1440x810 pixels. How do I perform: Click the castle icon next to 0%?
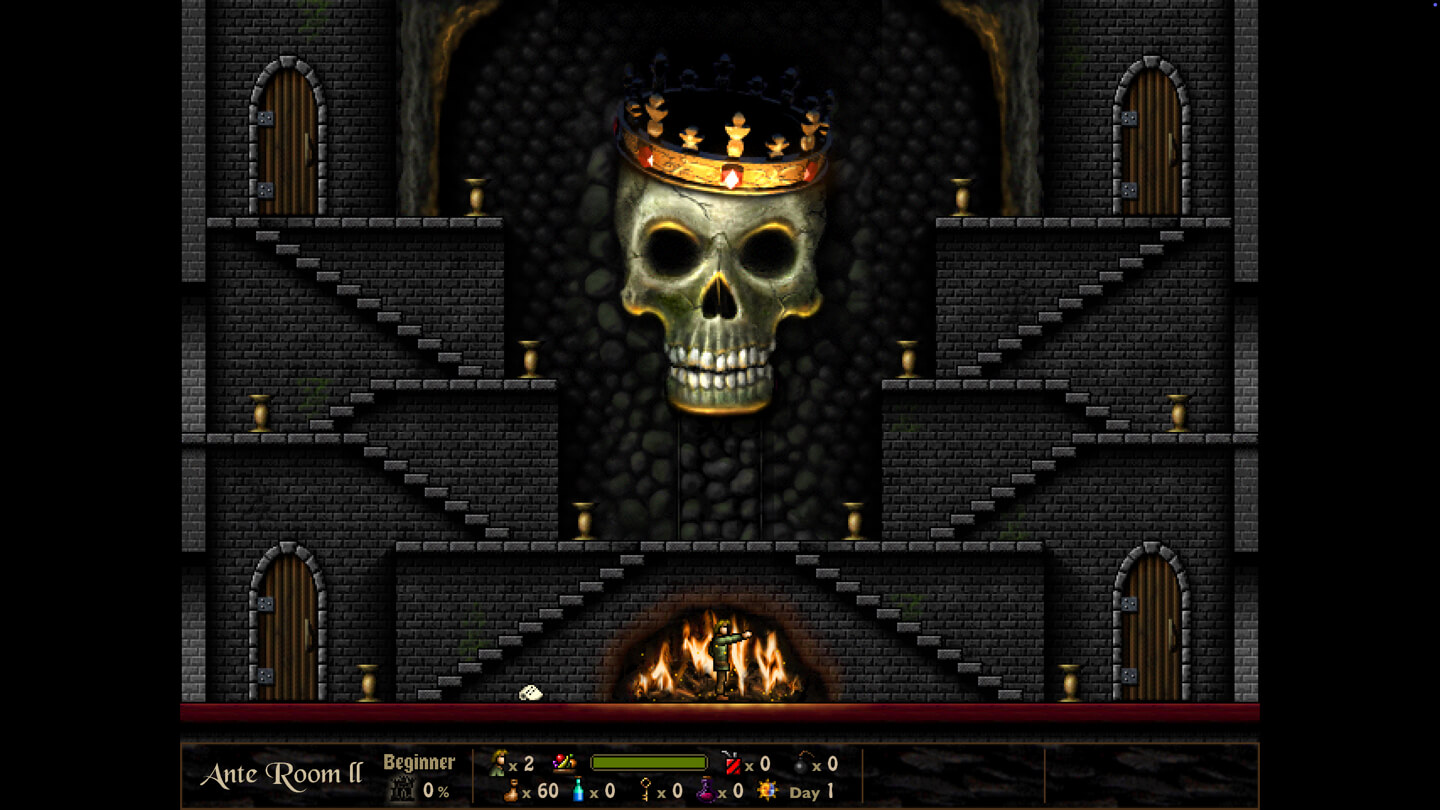tap(401, 791)
